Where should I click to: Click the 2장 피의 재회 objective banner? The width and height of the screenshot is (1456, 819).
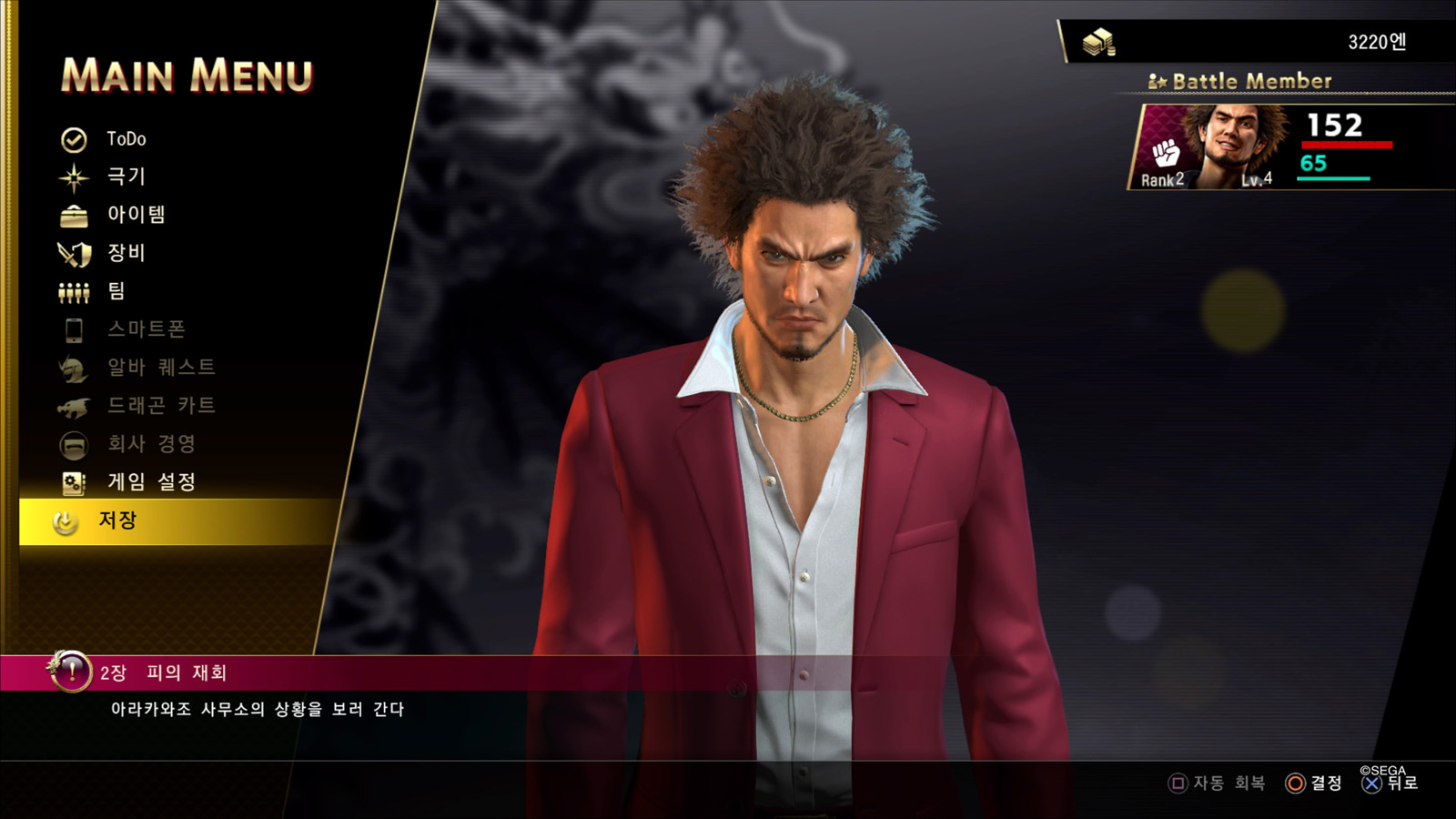pos(164,673)
